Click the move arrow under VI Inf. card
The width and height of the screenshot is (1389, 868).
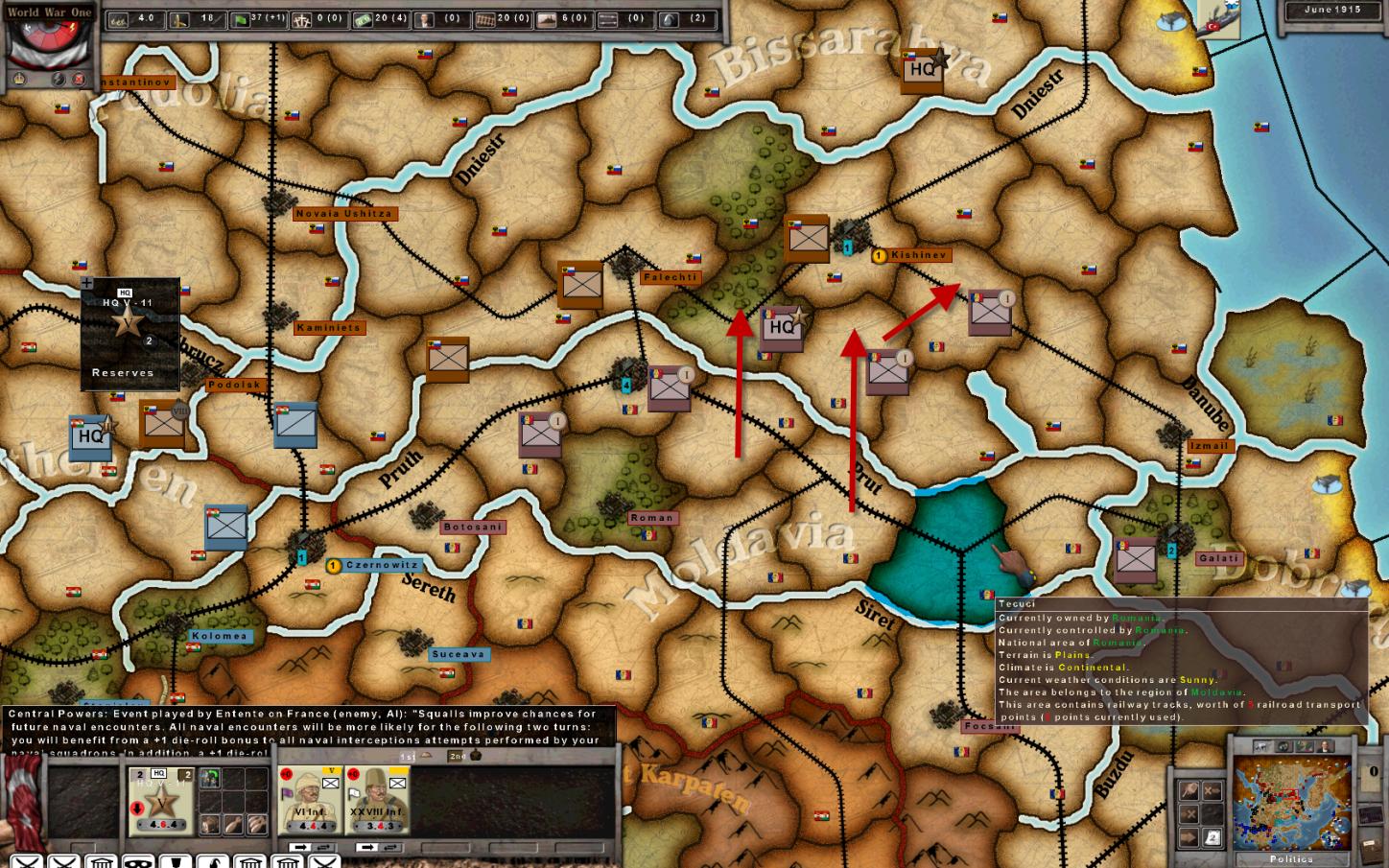(x=300, y=847)
